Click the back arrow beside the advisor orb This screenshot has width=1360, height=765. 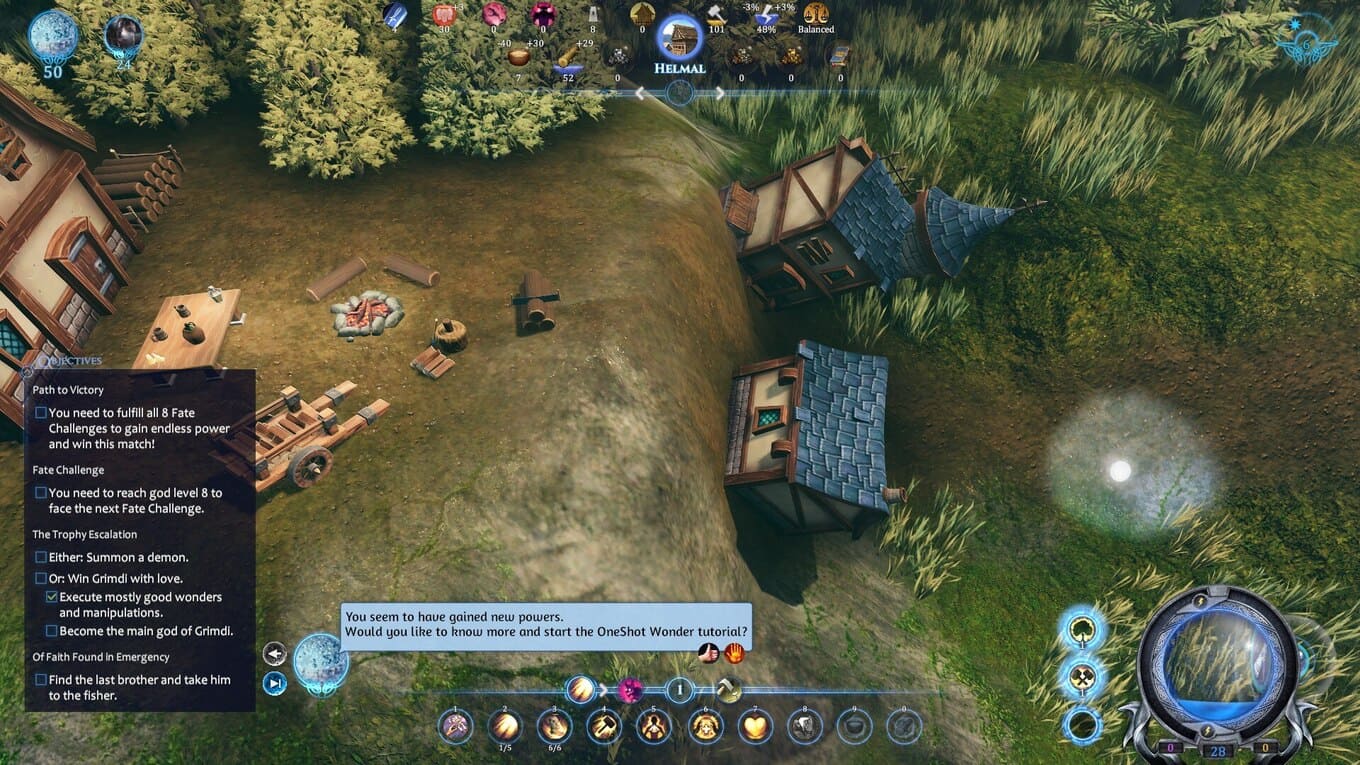pyautogui.click(x=274, y=654)
